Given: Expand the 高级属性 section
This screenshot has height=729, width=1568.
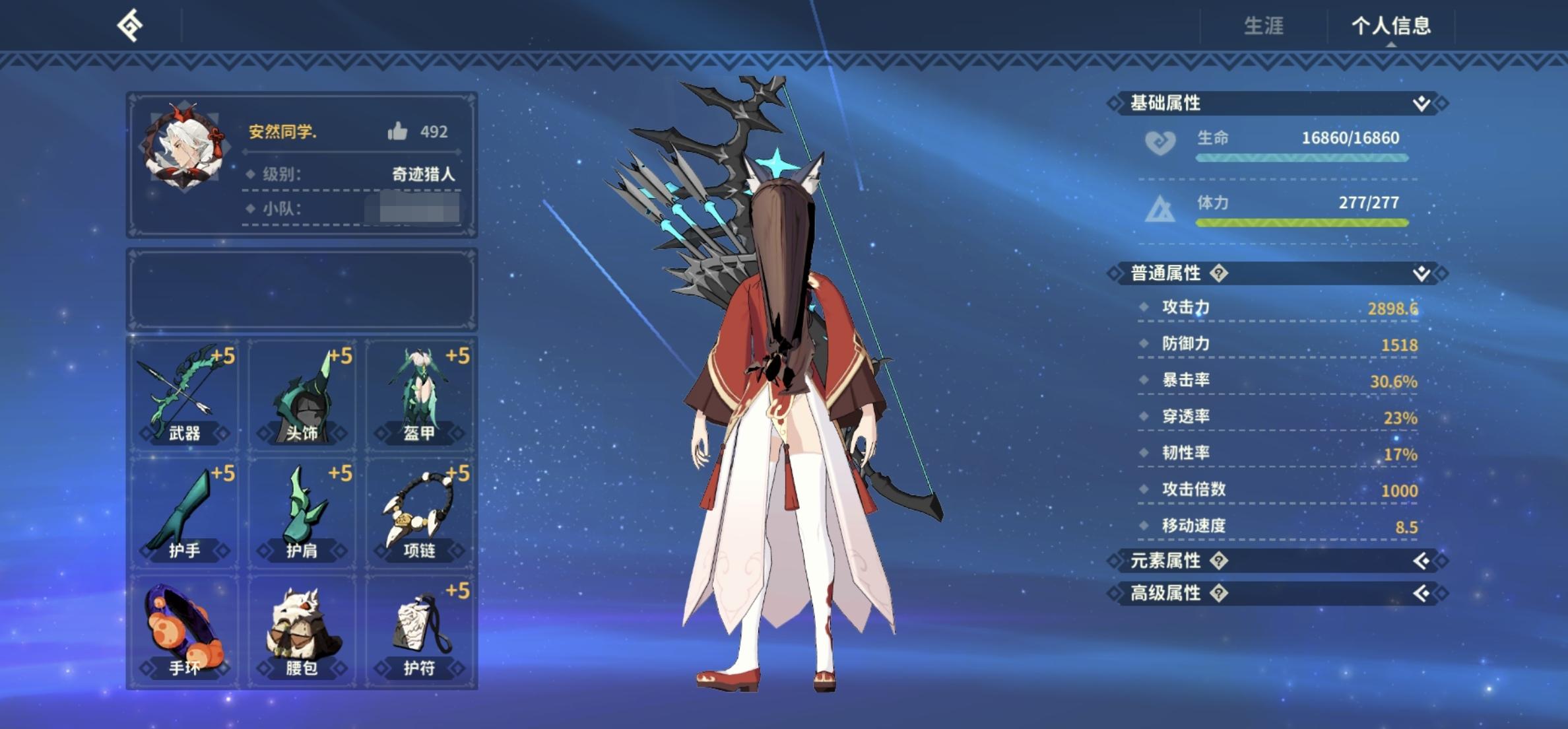Looking at the screenshot, I should [x=1421, y=594].
